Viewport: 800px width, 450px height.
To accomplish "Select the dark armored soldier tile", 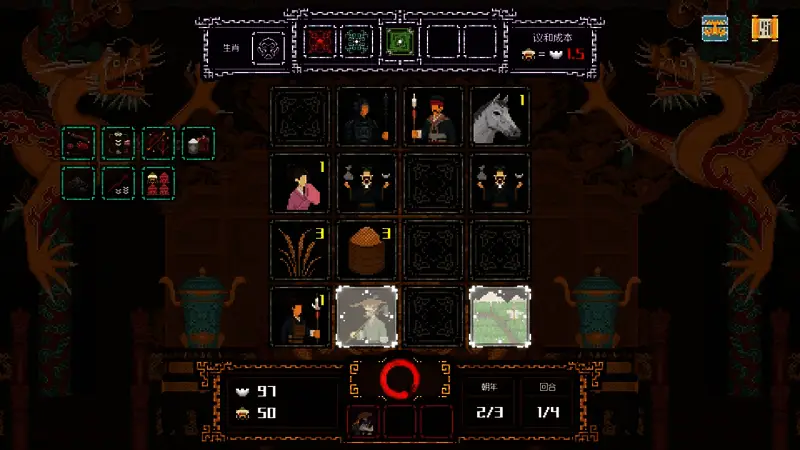I will tap(366, 117).
